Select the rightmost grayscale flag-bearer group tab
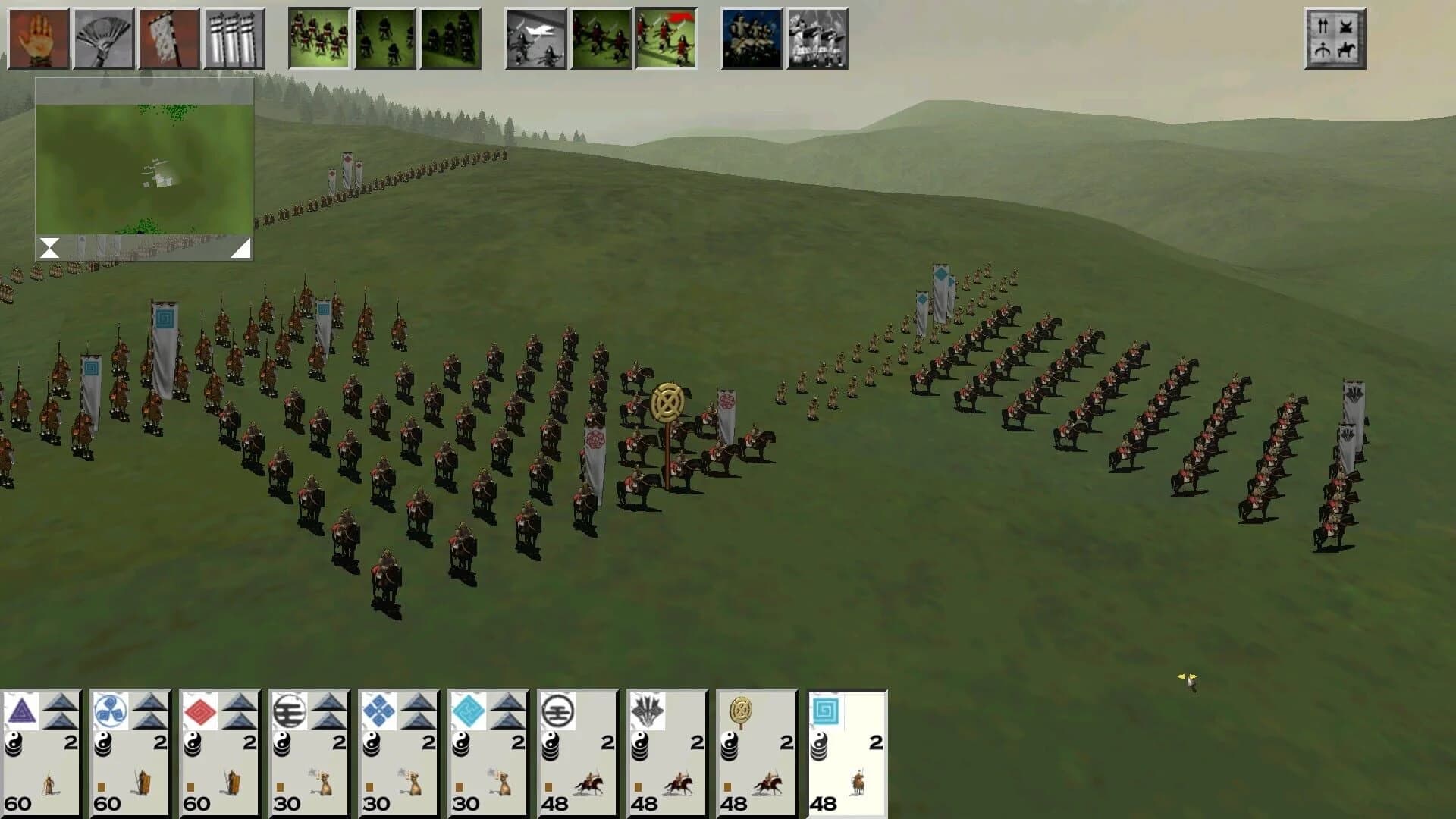1456x819 pixels. tap(816, 36)
